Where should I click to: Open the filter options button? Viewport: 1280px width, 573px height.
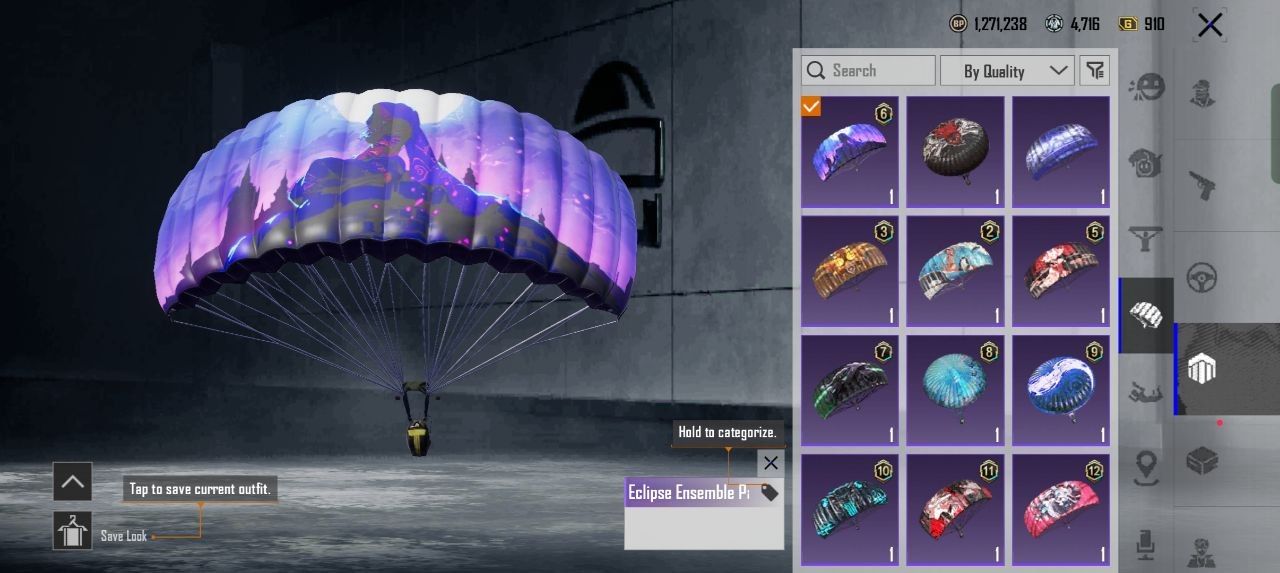click(x=1096, y=70)
